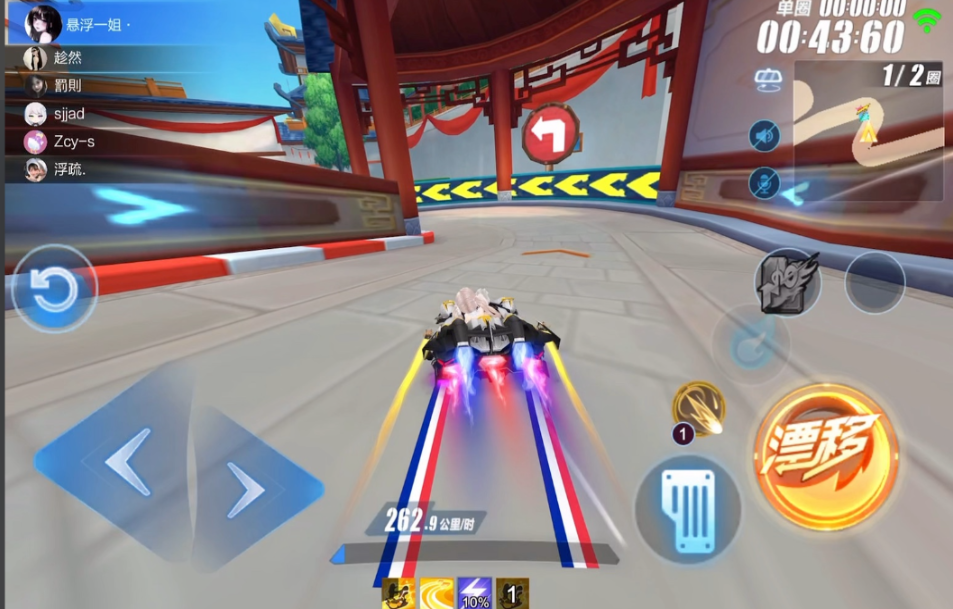Screen dimensions: 953x609
Task: Activate the golden nitro boost item
Action: tap(699, 408)
